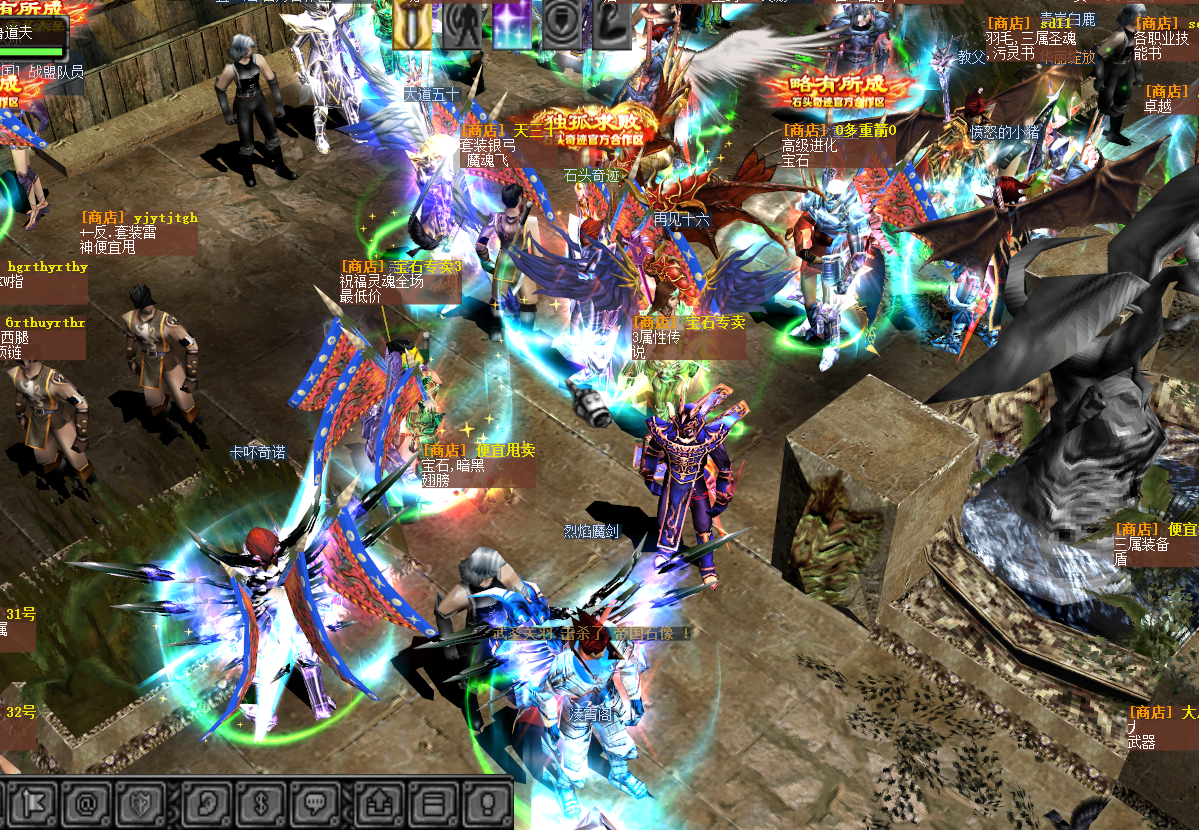Screen dimensions: 1199x830
Task: Select the purple sparkle buff icon
Action: (512, 23)
